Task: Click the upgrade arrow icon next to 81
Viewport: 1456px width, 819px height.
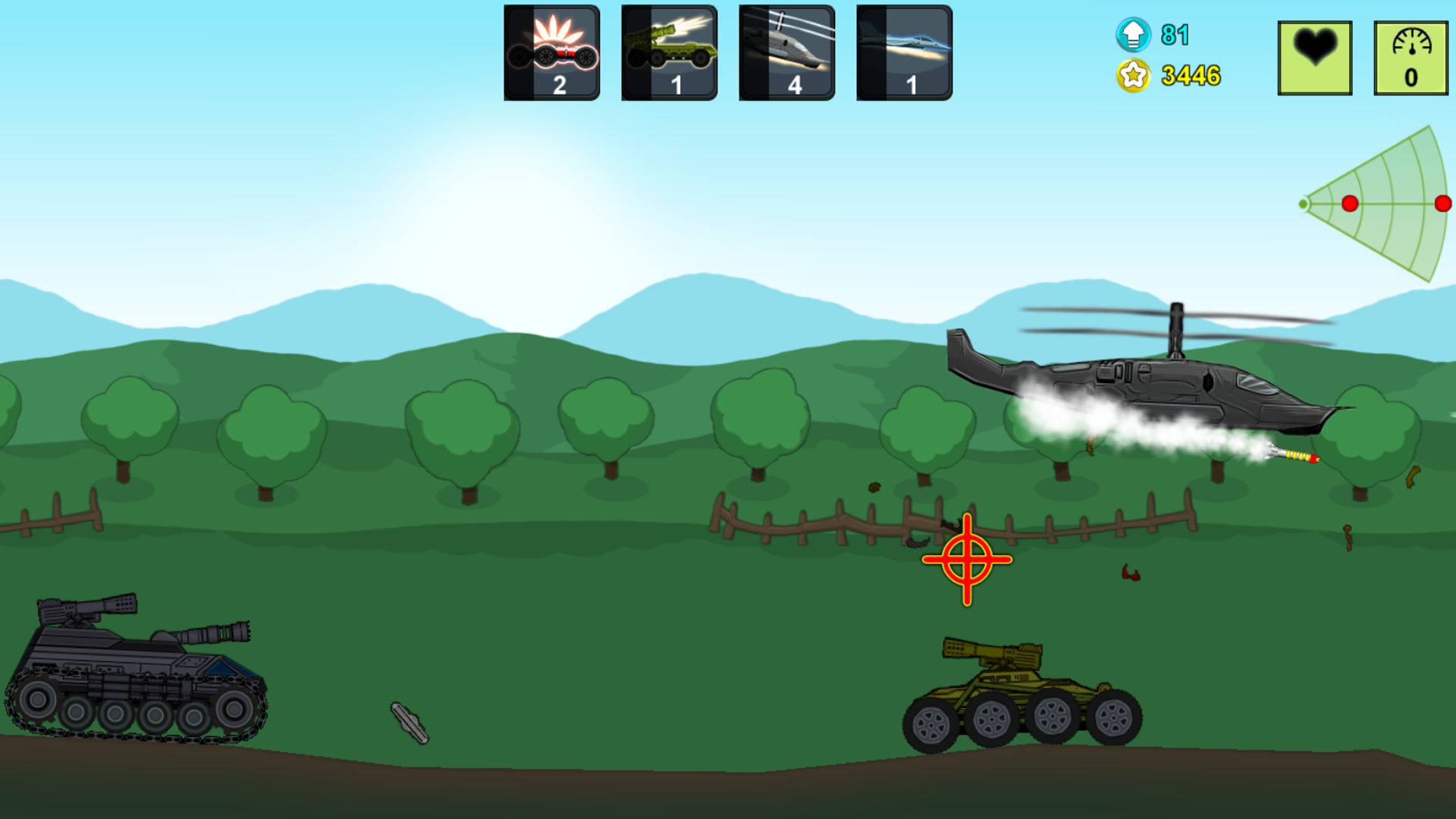Action: point(1133,34)
